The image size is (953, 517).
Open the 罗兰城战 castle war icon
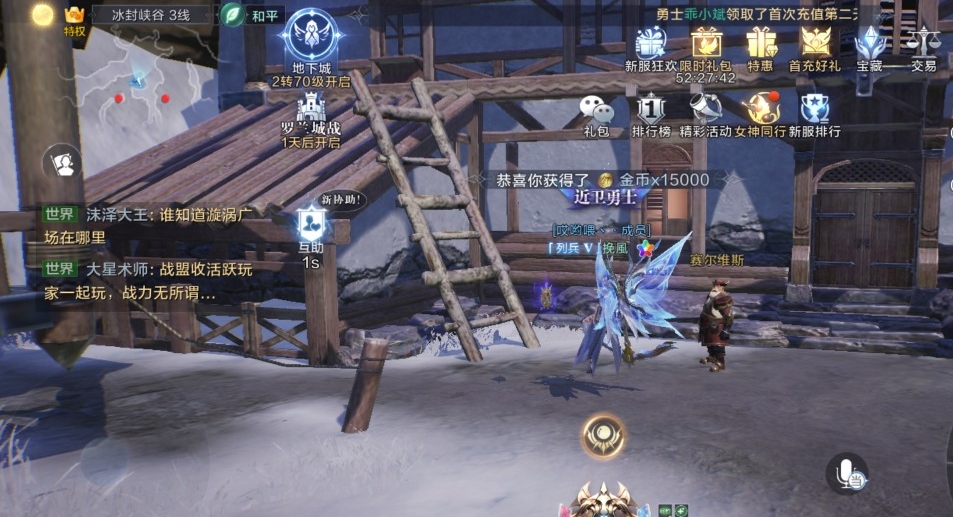[310, 107]
